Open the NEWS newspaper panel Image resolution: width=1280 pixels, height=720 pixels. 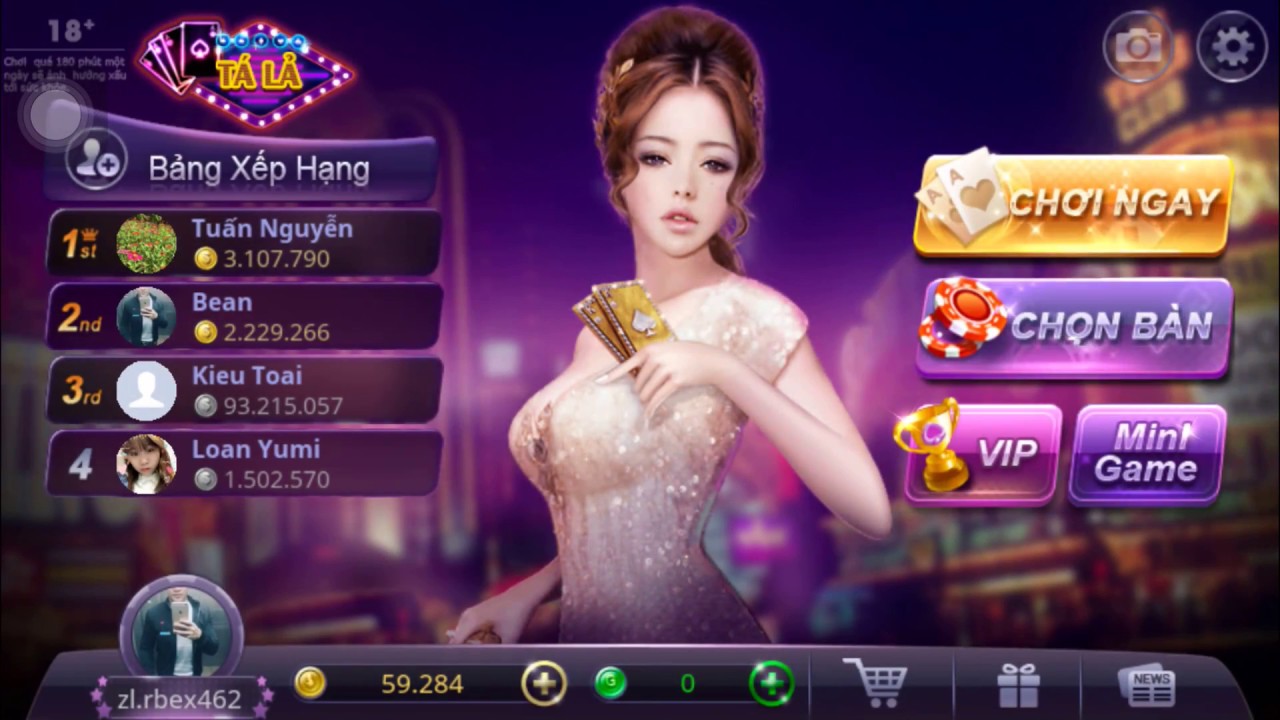pos(1148,683)
